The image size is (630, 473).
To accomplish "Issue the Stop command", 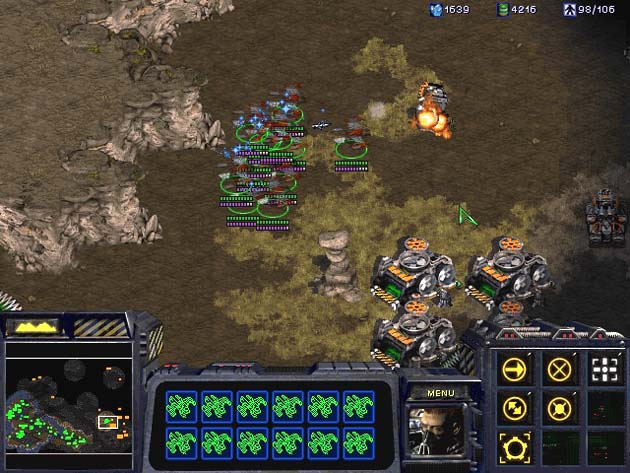I will tap(560, 370).
